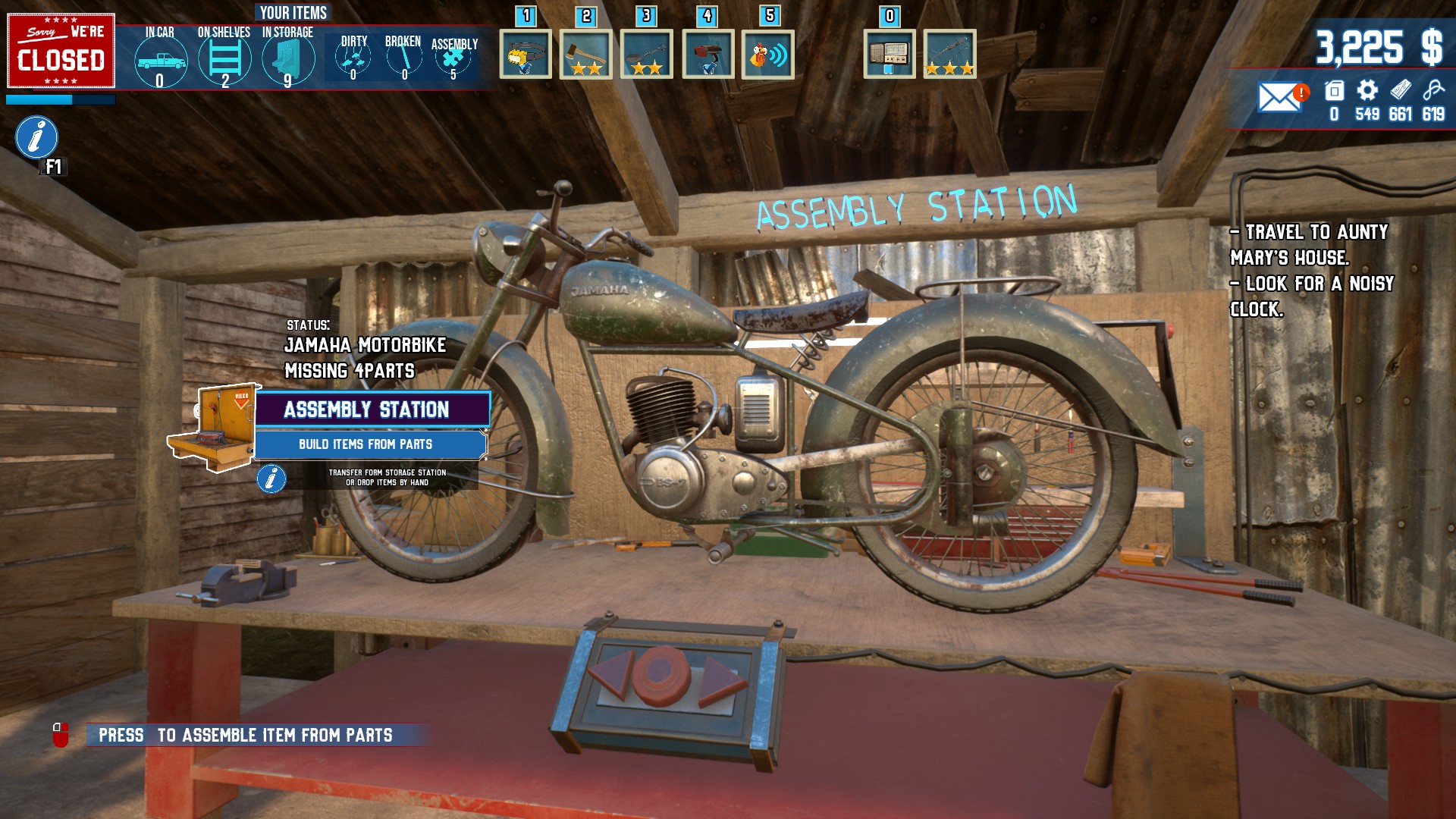The height and width of the screenshot is (819, 1456).
Task: Select the axe hotbar slot
Action: click(x=586, y=55)
